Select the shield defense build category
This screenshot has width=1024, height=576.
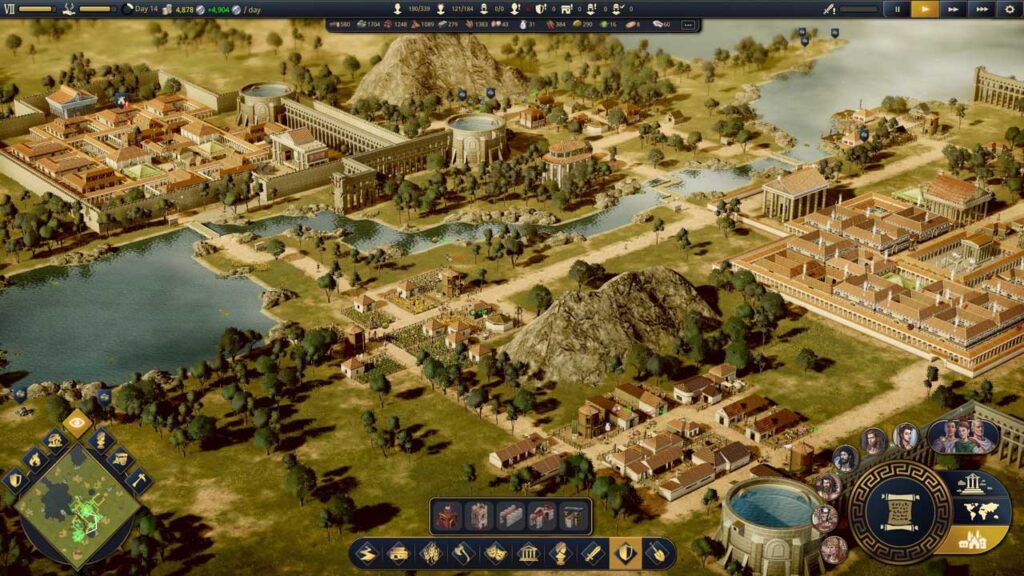[x=627, y=553]
